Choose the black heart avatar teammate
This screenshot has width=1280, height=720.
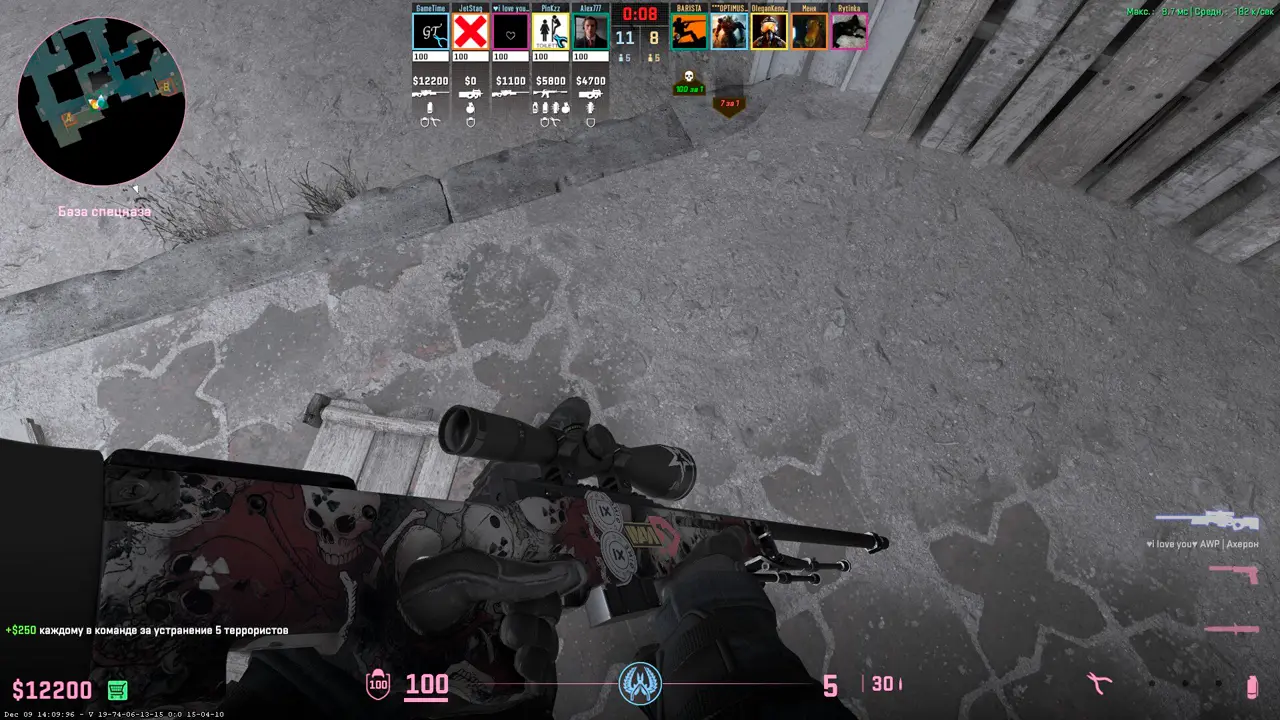tap(510, 31)
